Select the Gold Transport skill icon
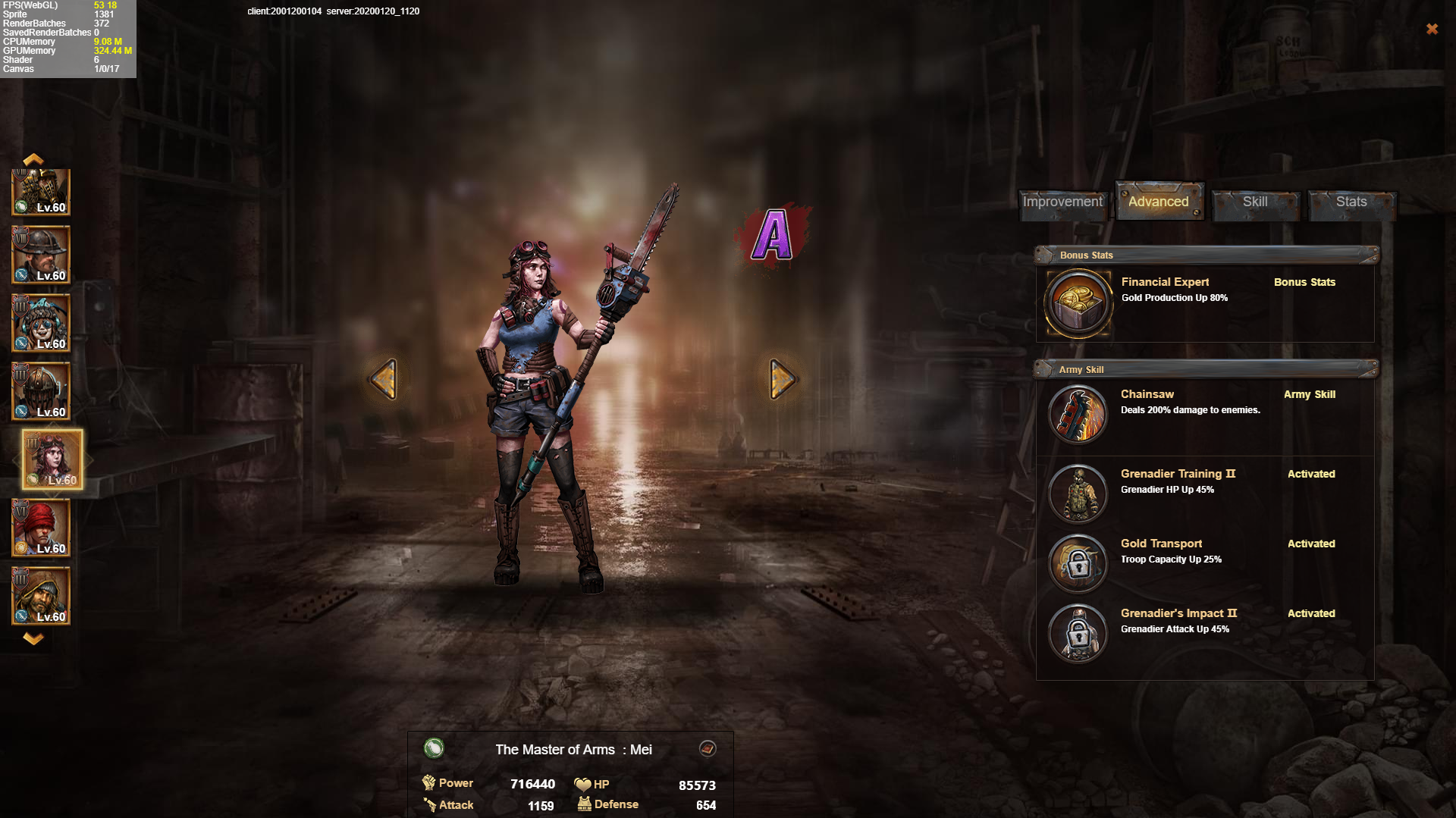This screenshot has width=1456, height=818. pyautogui.click(x=1078, y=563)
